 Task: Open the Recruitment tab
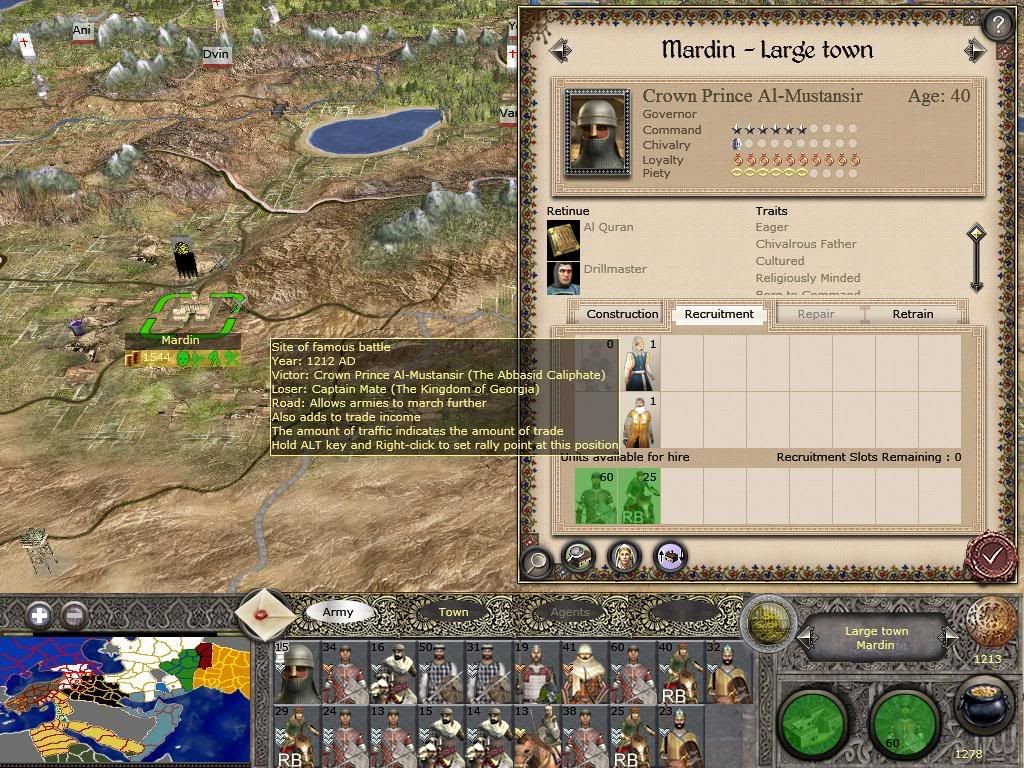719,314
